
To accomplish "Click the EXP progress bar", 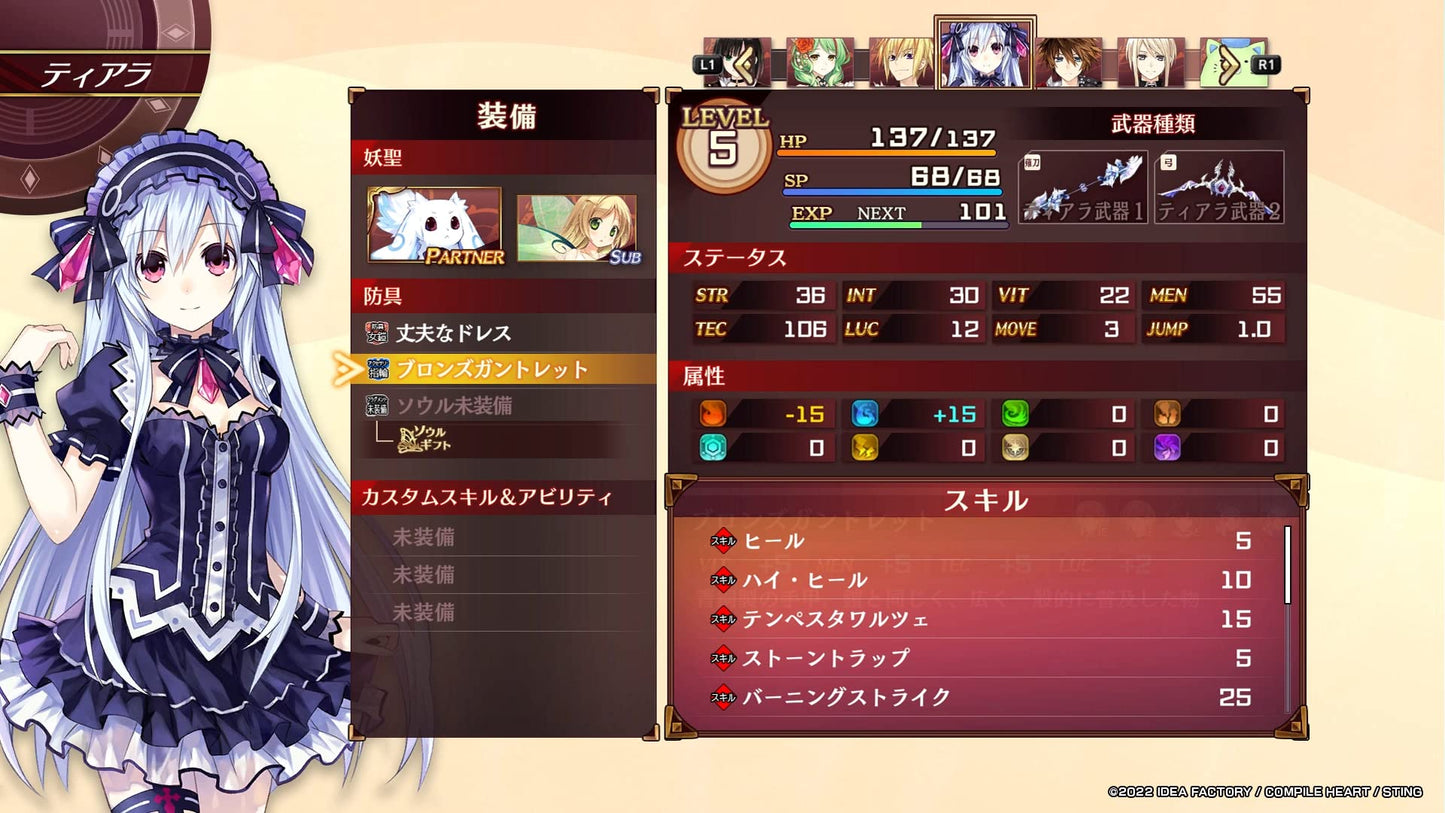I will (900, 227).
